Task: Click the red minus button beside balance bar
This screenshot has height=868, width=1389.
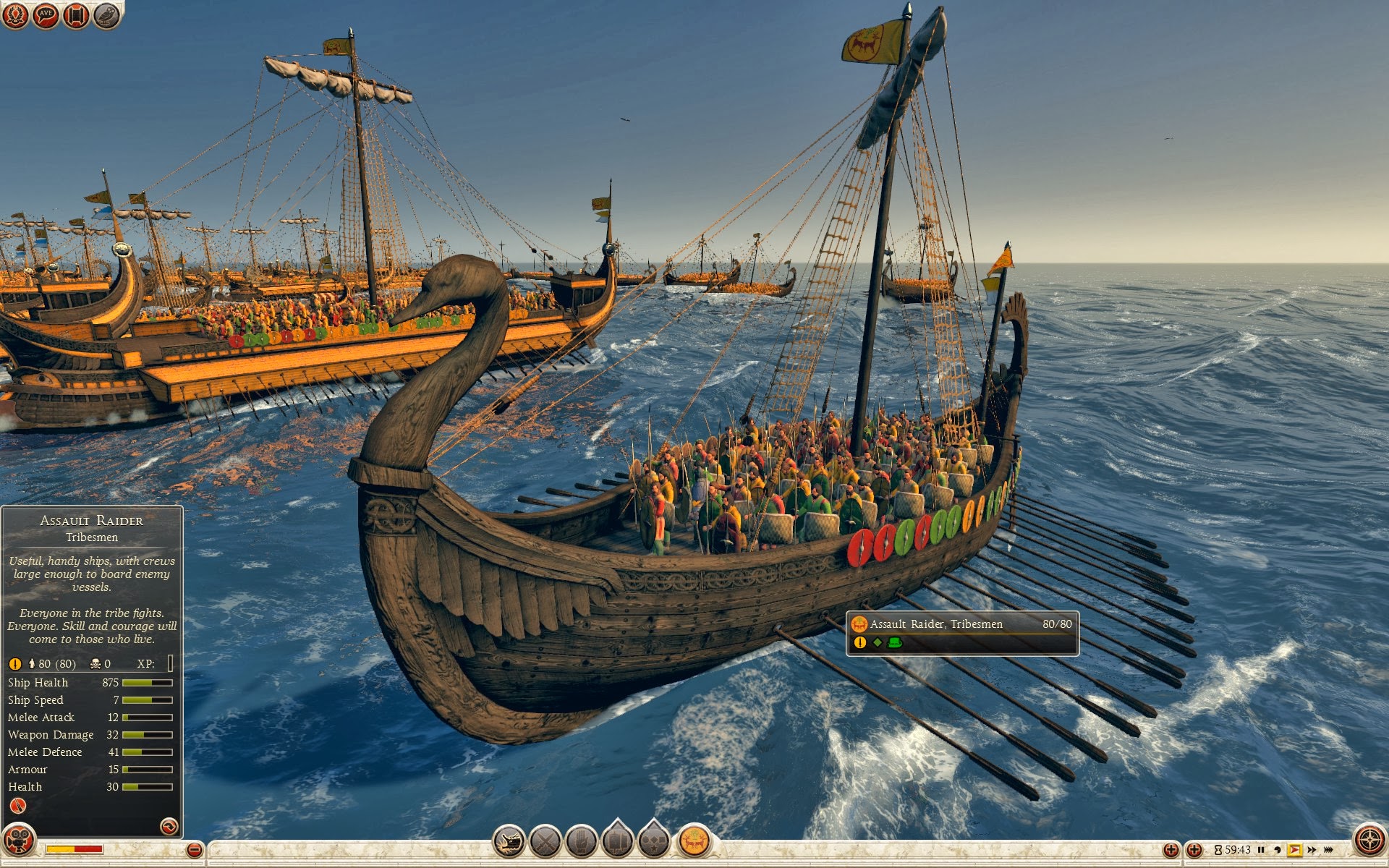Action: [x=194, y=850]
